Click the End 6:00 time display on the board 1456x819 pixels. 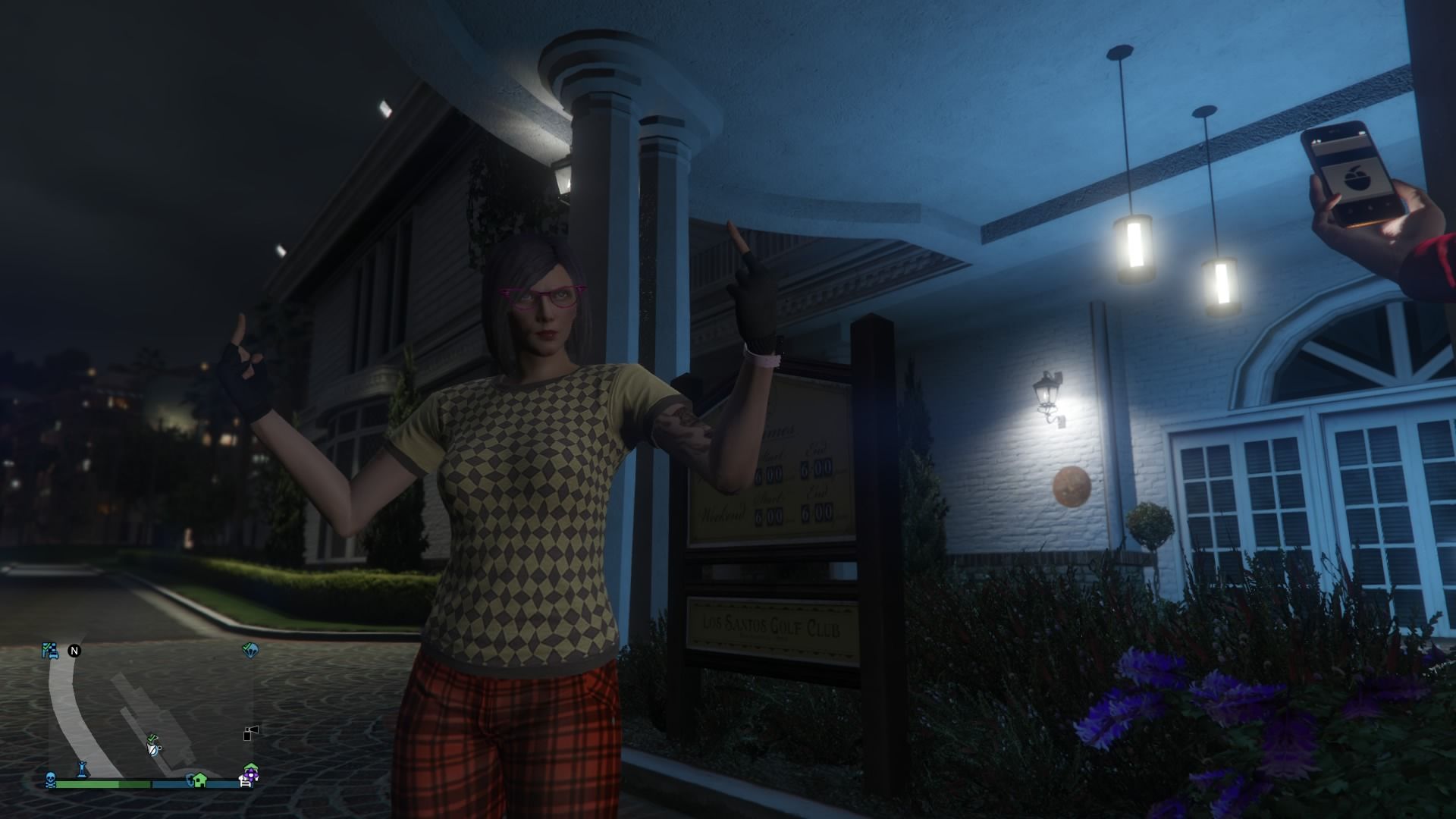click(x=817, y=468)
